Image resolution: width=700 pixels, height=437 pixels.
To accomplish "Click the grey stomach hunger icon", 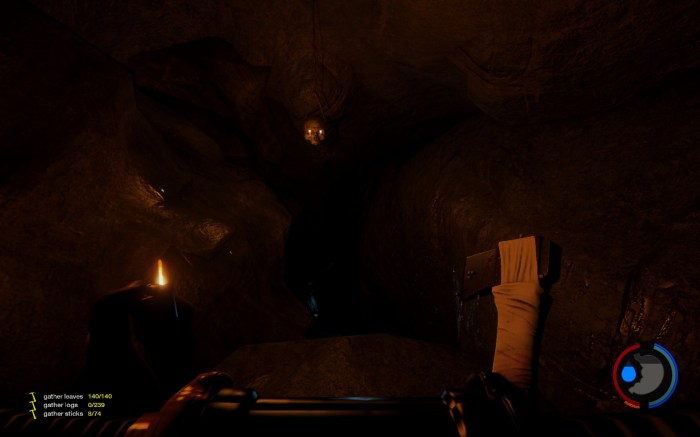I will [650, 374].
